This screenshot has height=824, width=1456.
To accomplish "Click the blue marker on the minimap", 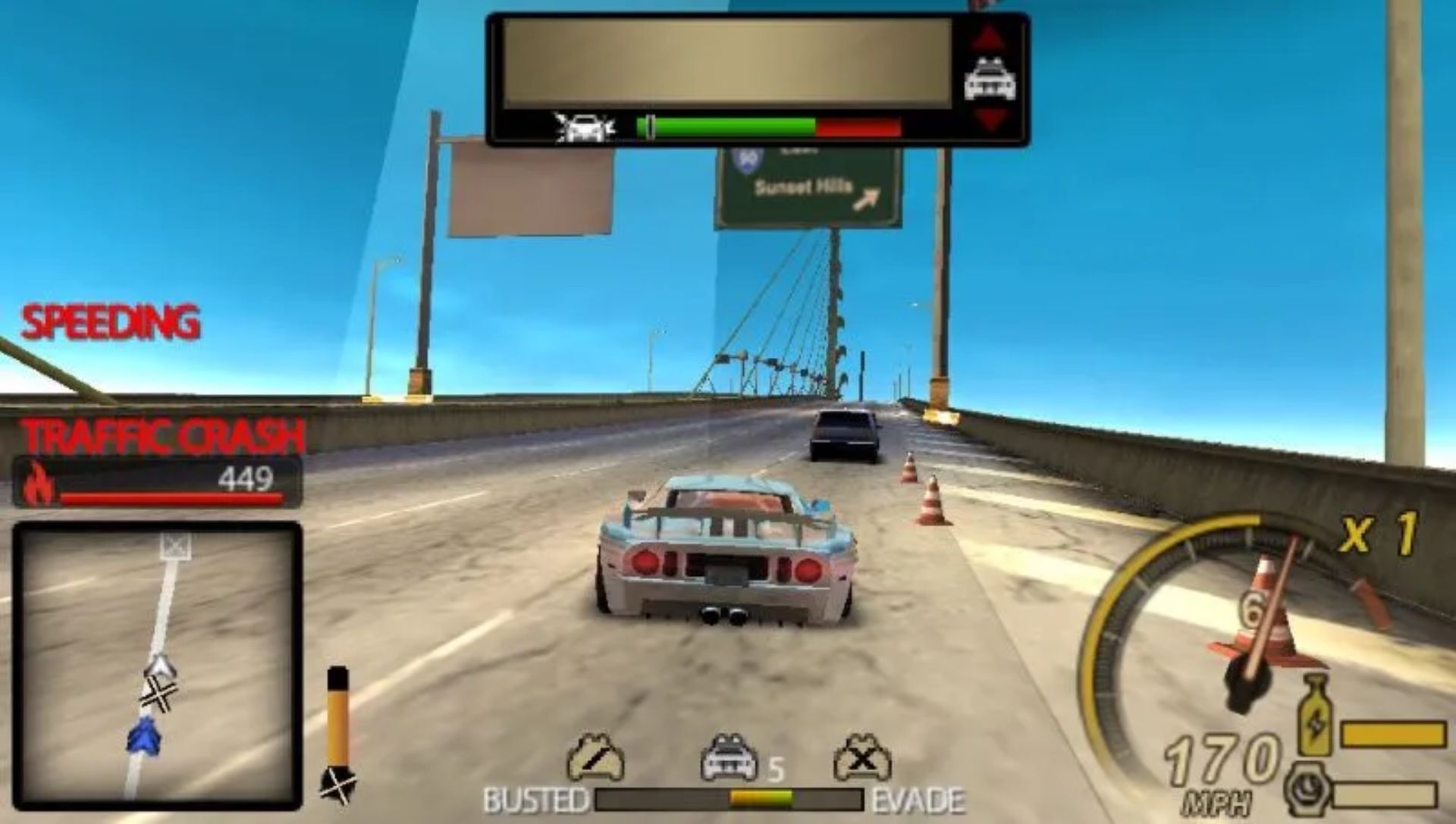I will pyautogui.click(x=143, y=736).
